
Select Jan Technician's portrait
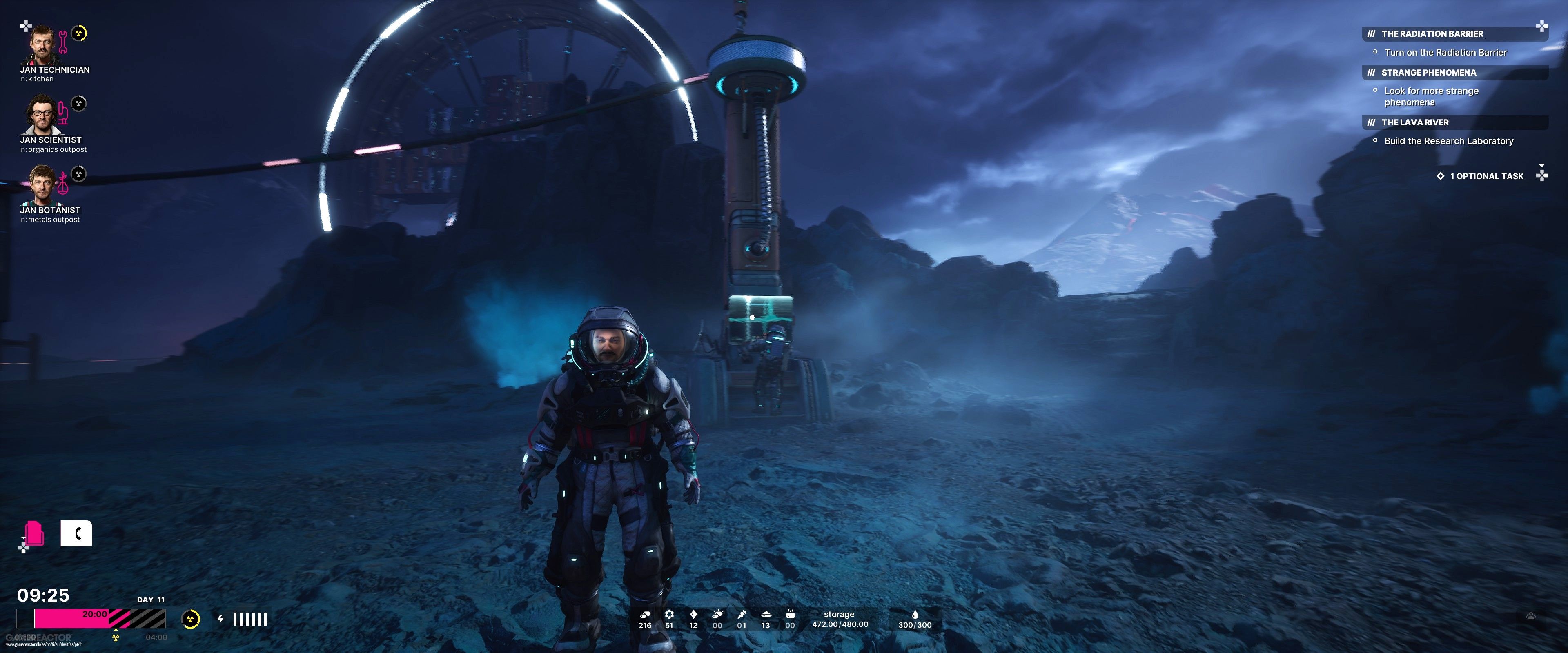click(42, 45)
